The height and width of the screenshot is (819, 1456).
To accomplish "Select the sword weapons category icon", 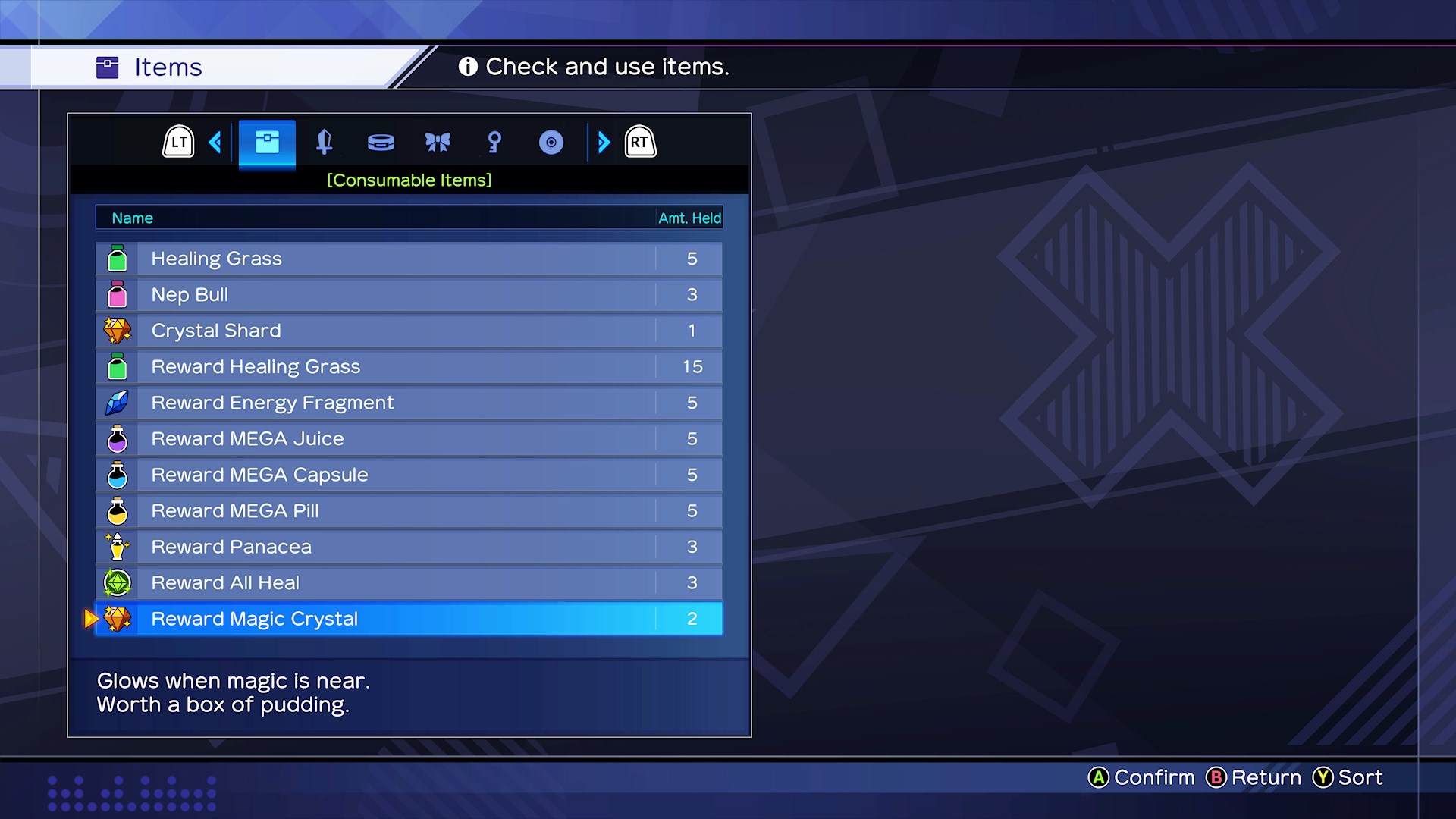I will pos(325,142).
